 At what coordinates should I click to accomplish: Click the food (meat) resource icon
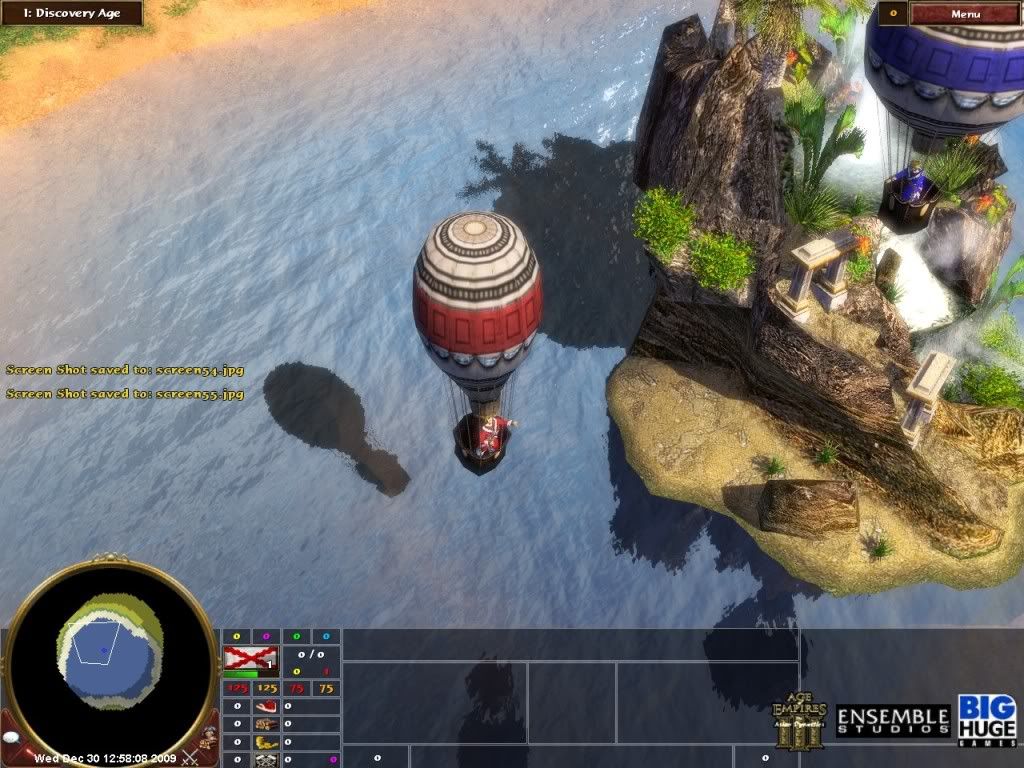(x=265, y=706)
